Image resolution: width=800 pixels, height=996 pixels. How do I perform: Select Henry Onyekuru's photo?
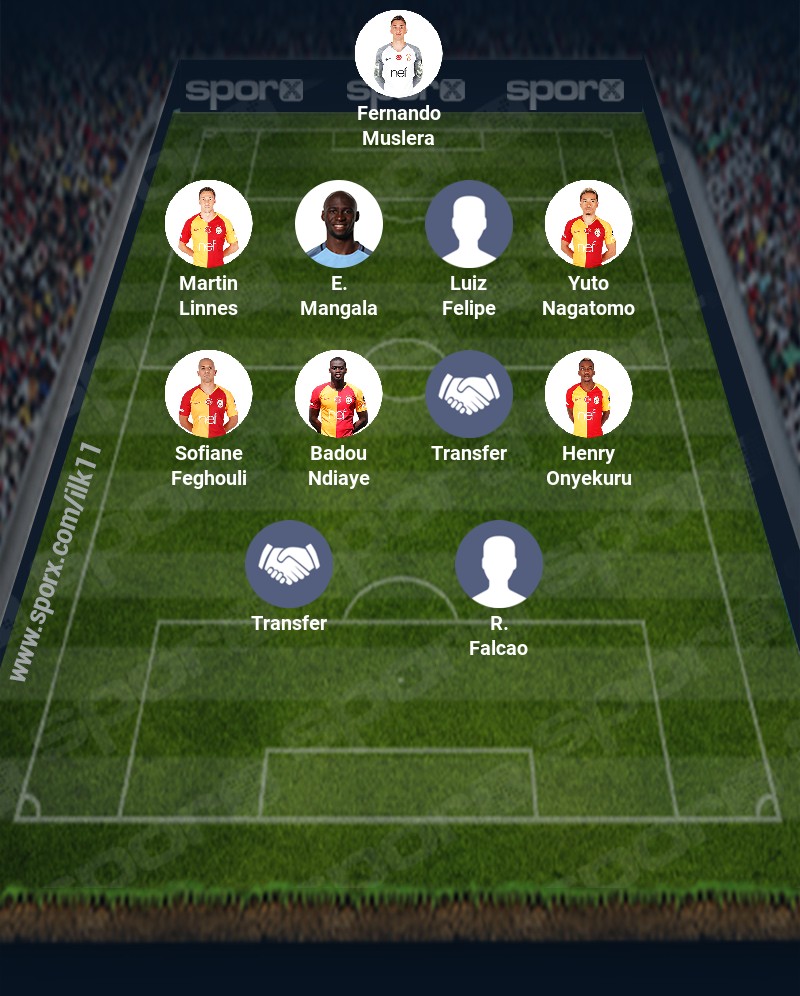tap(588, 394)
